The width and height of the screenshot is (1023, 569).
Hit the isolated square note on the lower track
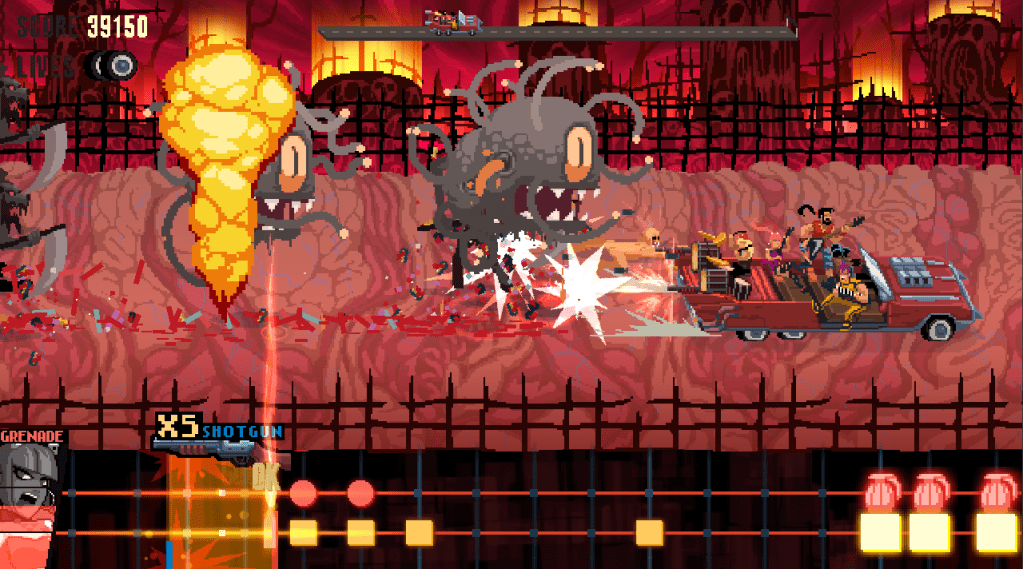pos(649,531)
